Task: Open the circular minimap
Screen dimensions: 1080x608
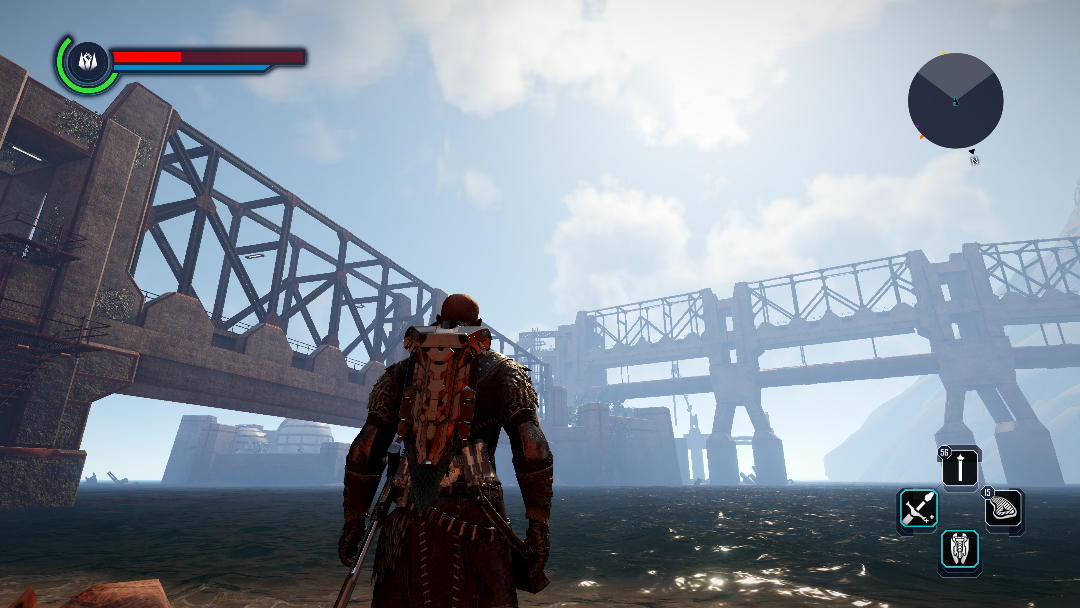Action: tap(955, 101)
